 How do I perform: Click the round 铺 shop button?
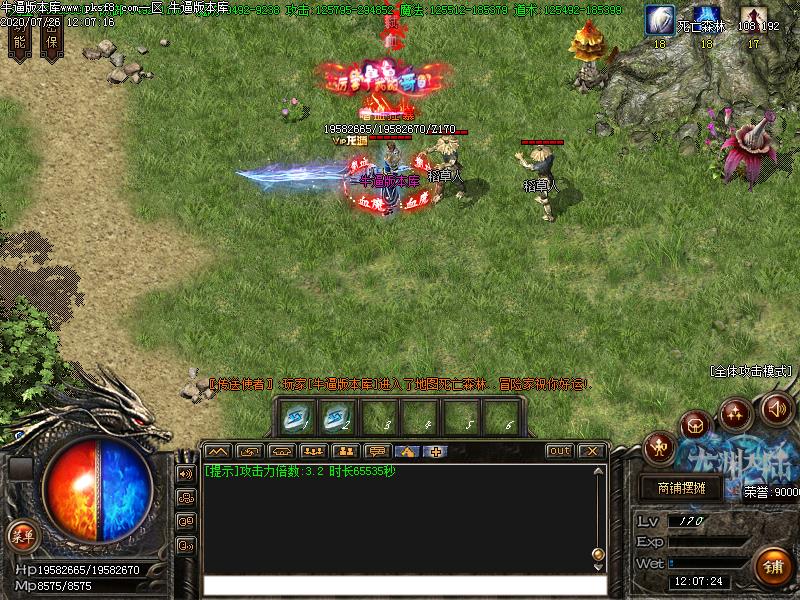(x=773, y=565)
